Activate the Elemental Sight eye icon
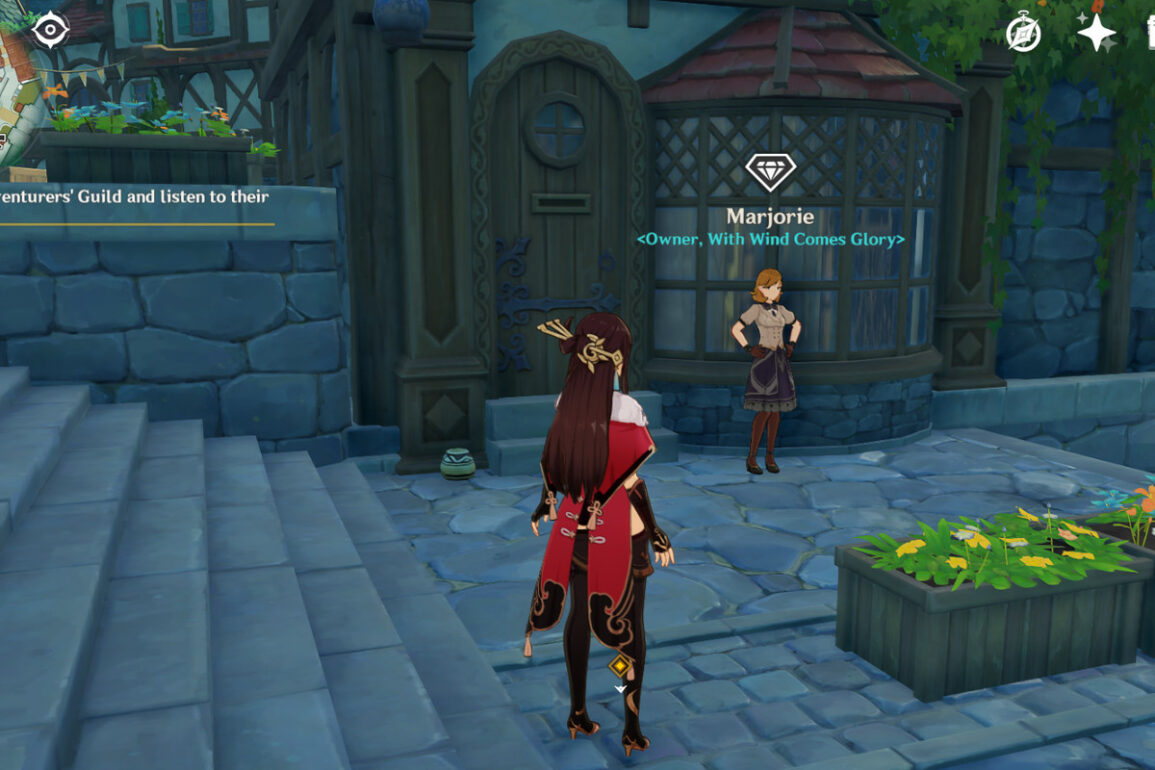The width and height of the screenshot is (1155, 770). point(50,30)
